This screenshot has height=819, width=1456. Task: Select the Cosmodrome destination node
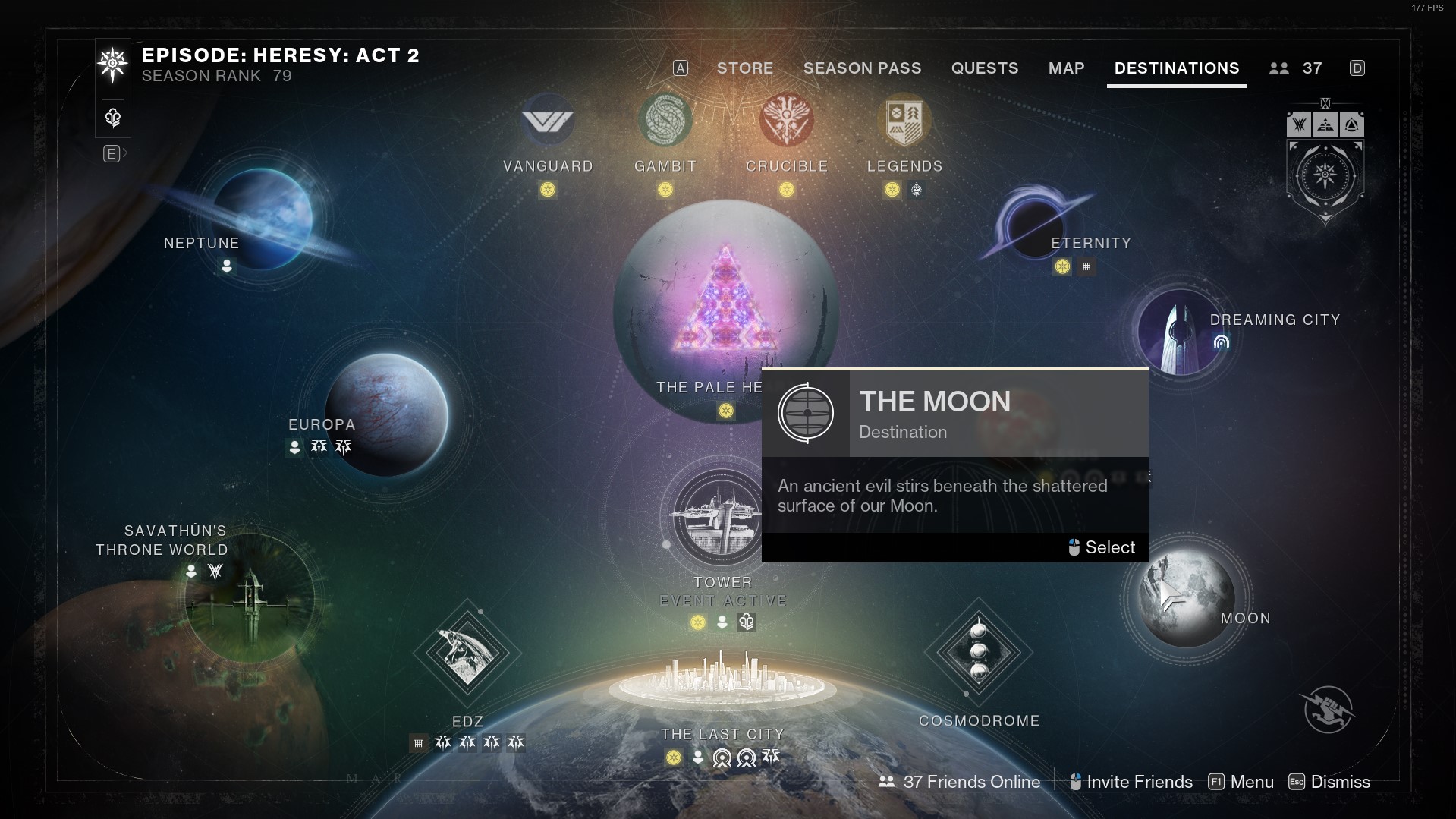point(978,652)
